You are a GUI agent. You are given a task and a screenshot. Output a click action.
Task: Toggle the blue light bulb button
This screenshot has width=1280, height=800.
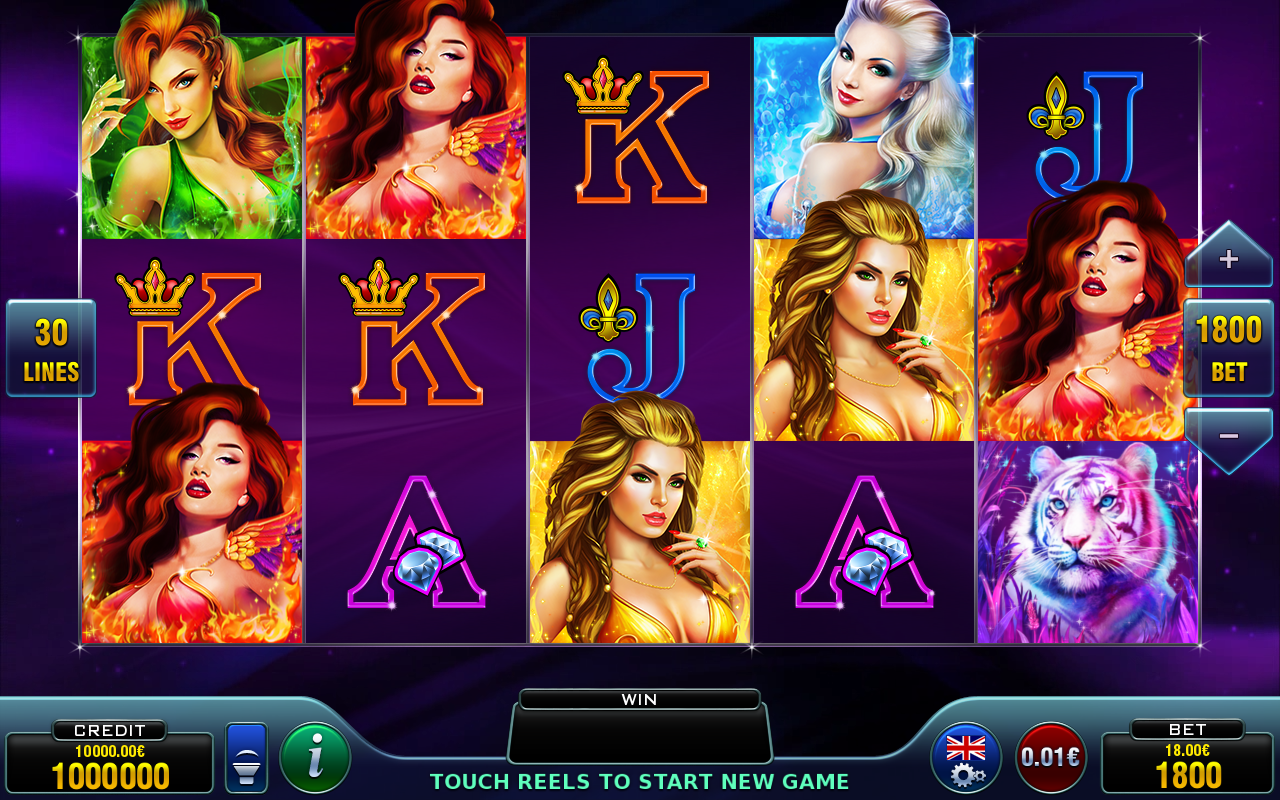tap(246, 758)
